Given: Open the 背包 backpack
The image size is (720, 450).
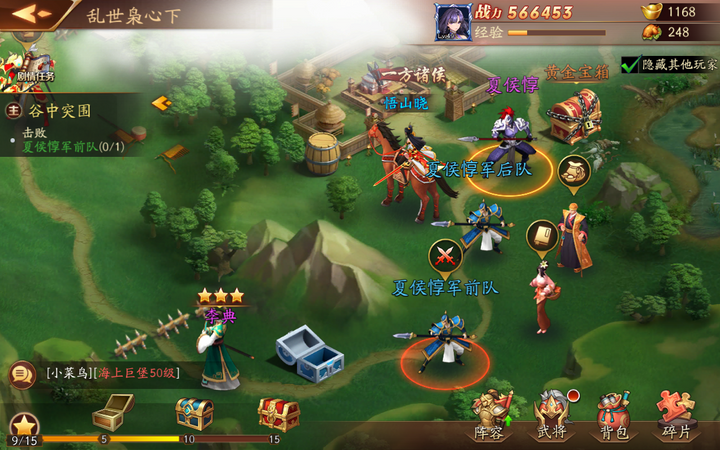Looking at the screenshot, I should (612, 416).
